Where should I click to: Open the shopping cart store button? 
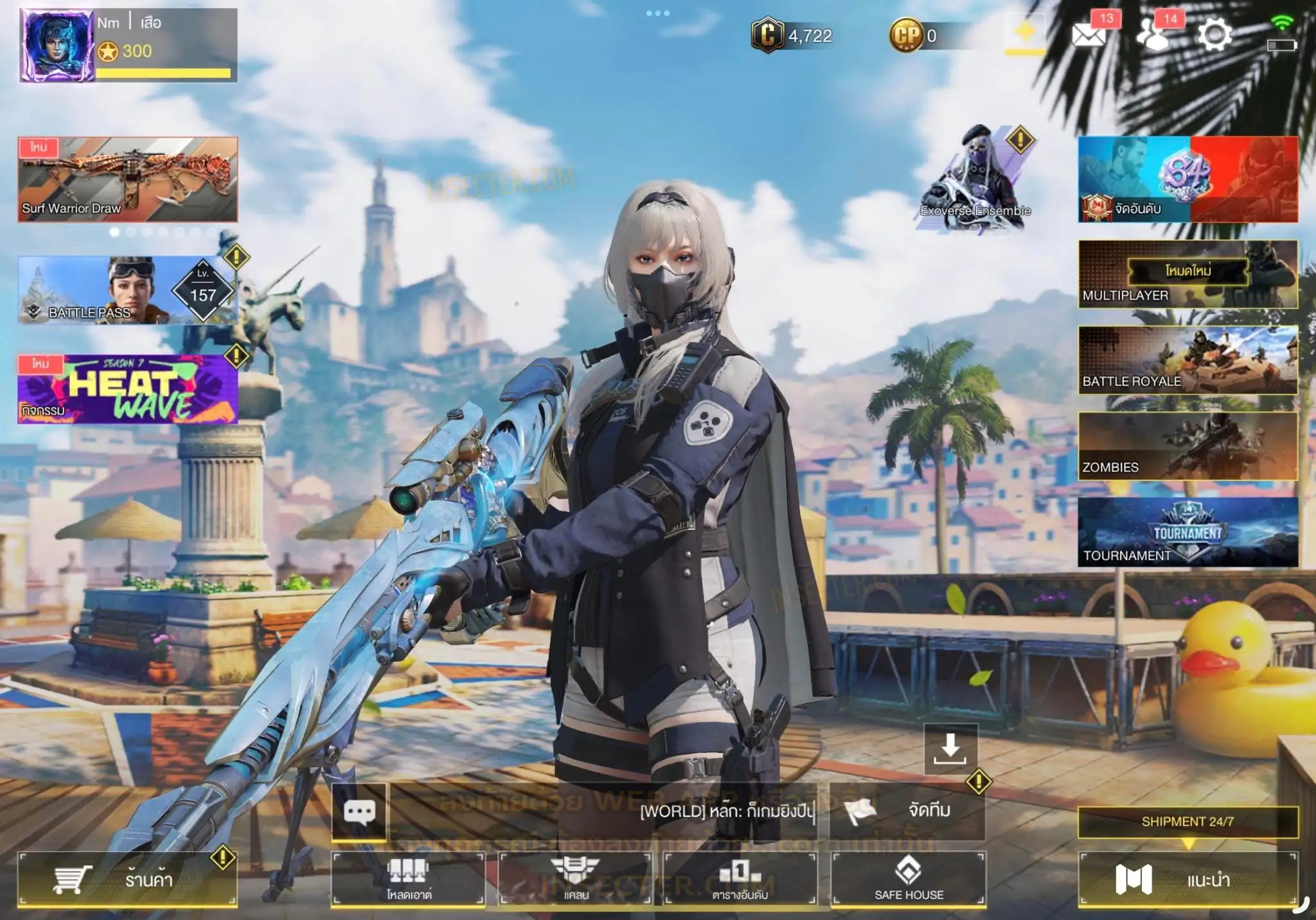tap(128, 879)
